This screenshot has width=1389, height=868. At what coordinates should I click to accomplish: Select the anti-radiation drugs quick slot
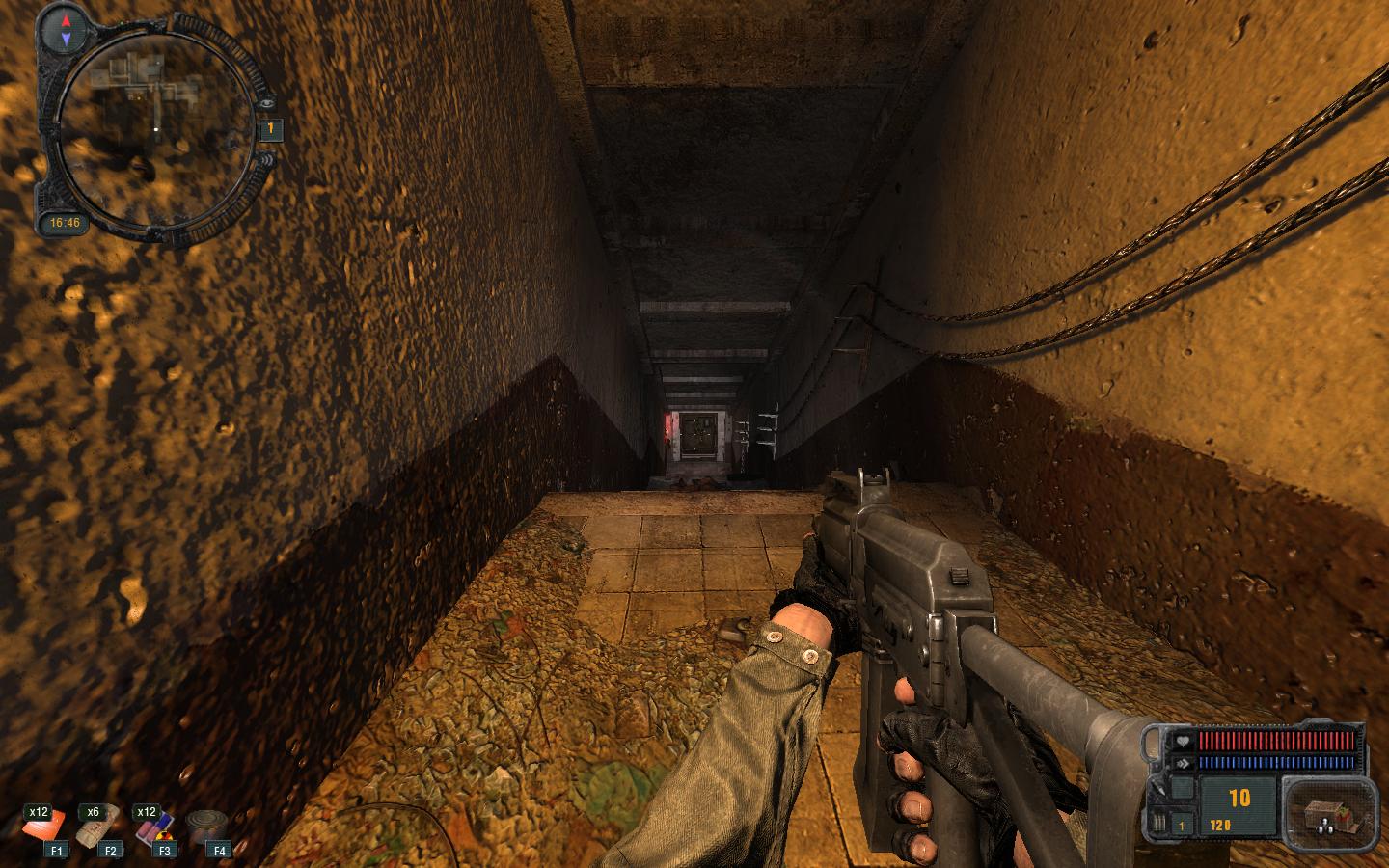click(x=154, y=827)
